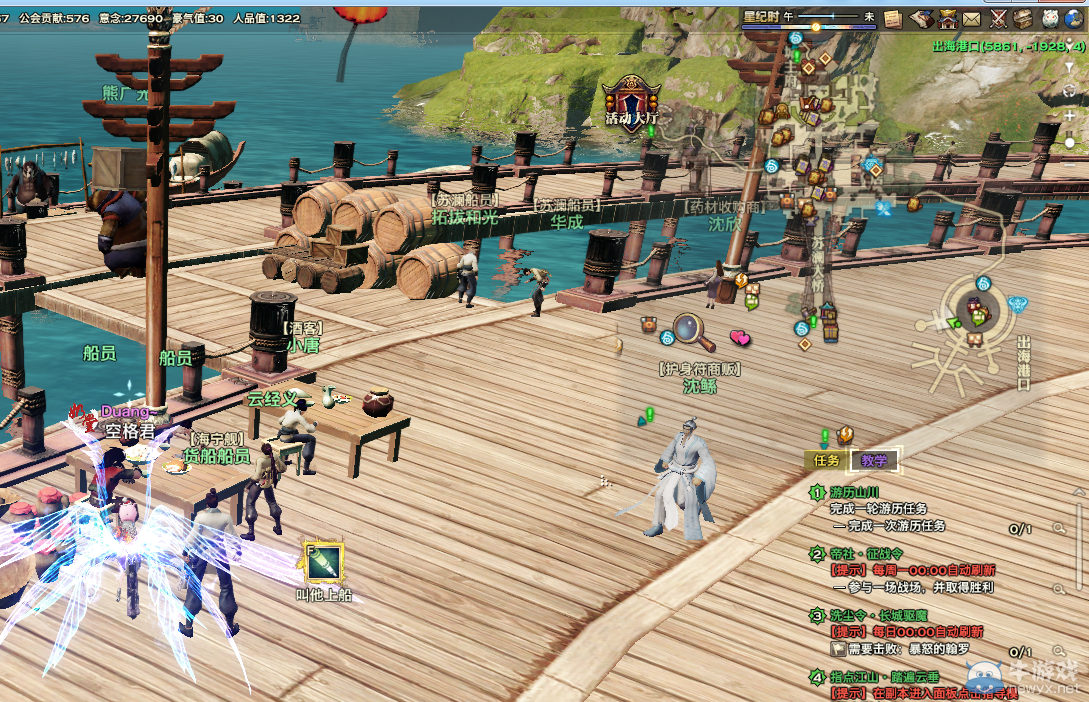Use the 叫他上船 skill icon
The image size is (1089, 702).
click(x=324, y=564)
